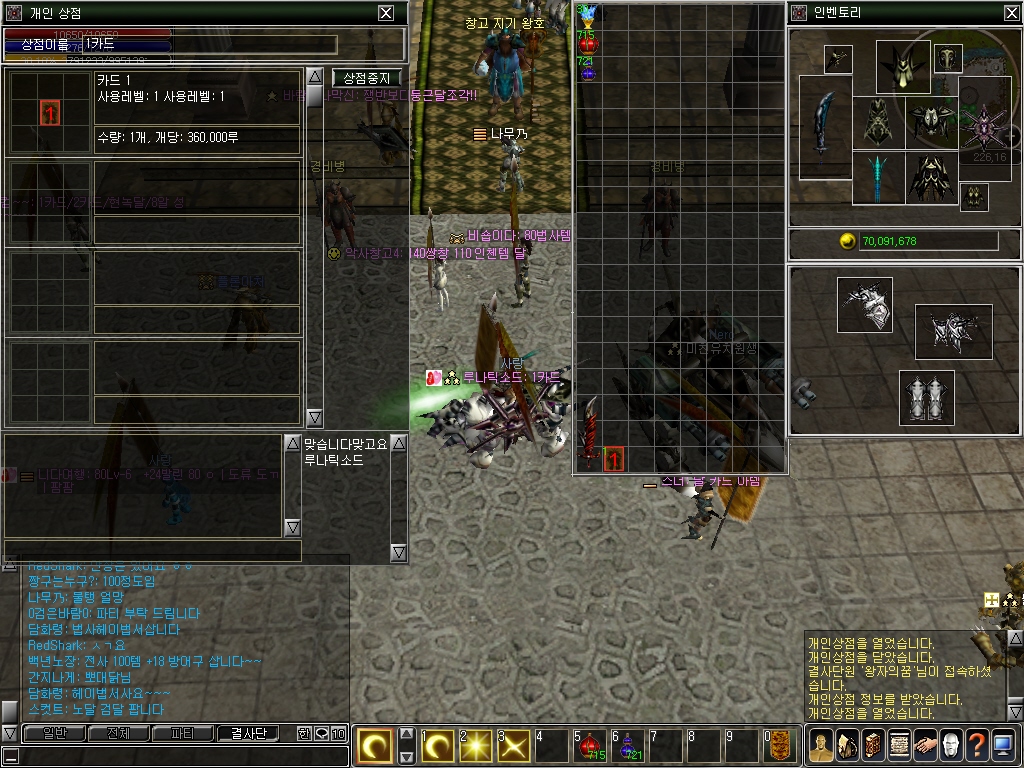Select the equipped helmet slot

click(903, 66)
